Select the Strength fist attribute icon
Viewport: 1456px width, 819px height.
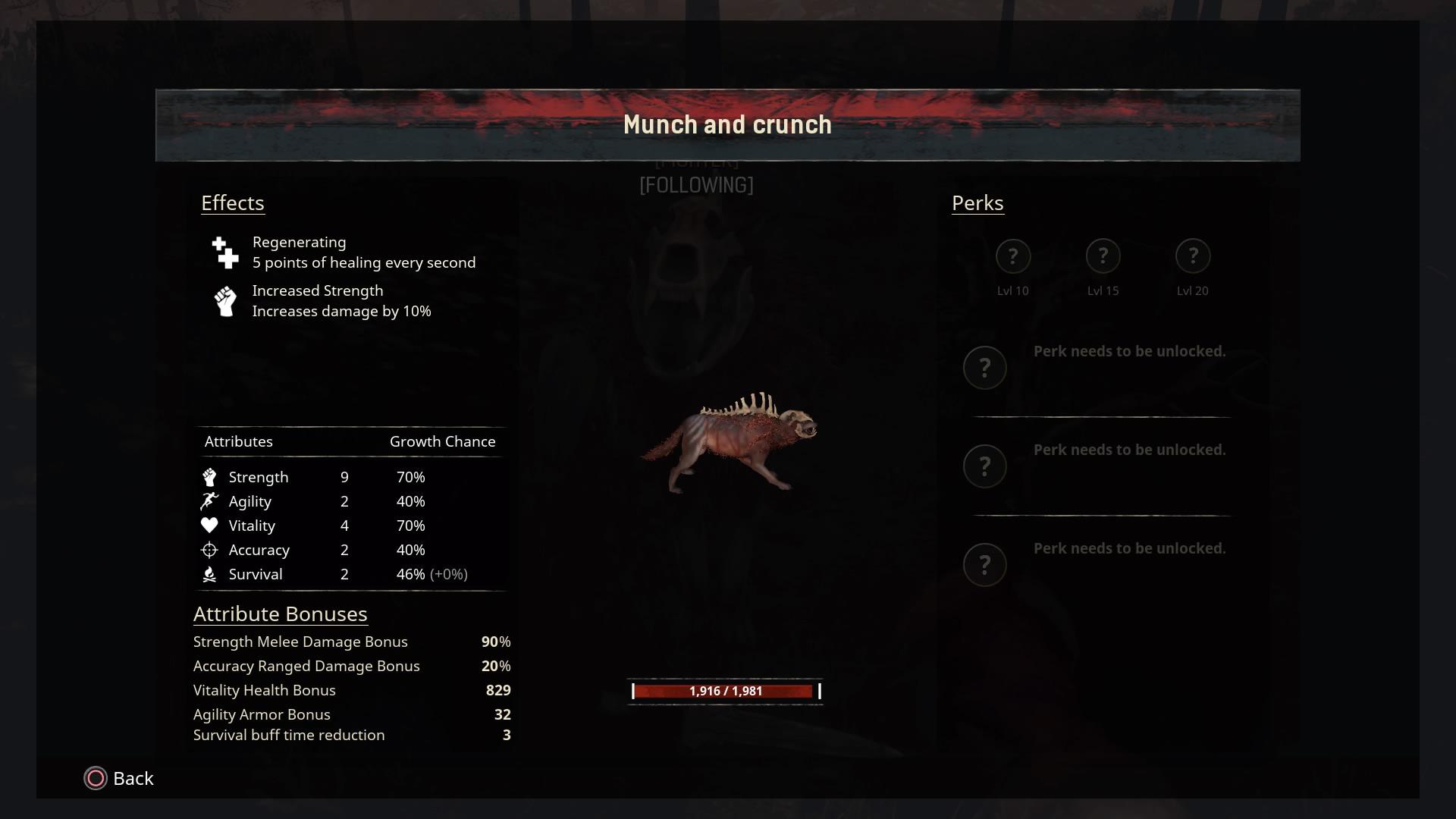click(209, 476)
